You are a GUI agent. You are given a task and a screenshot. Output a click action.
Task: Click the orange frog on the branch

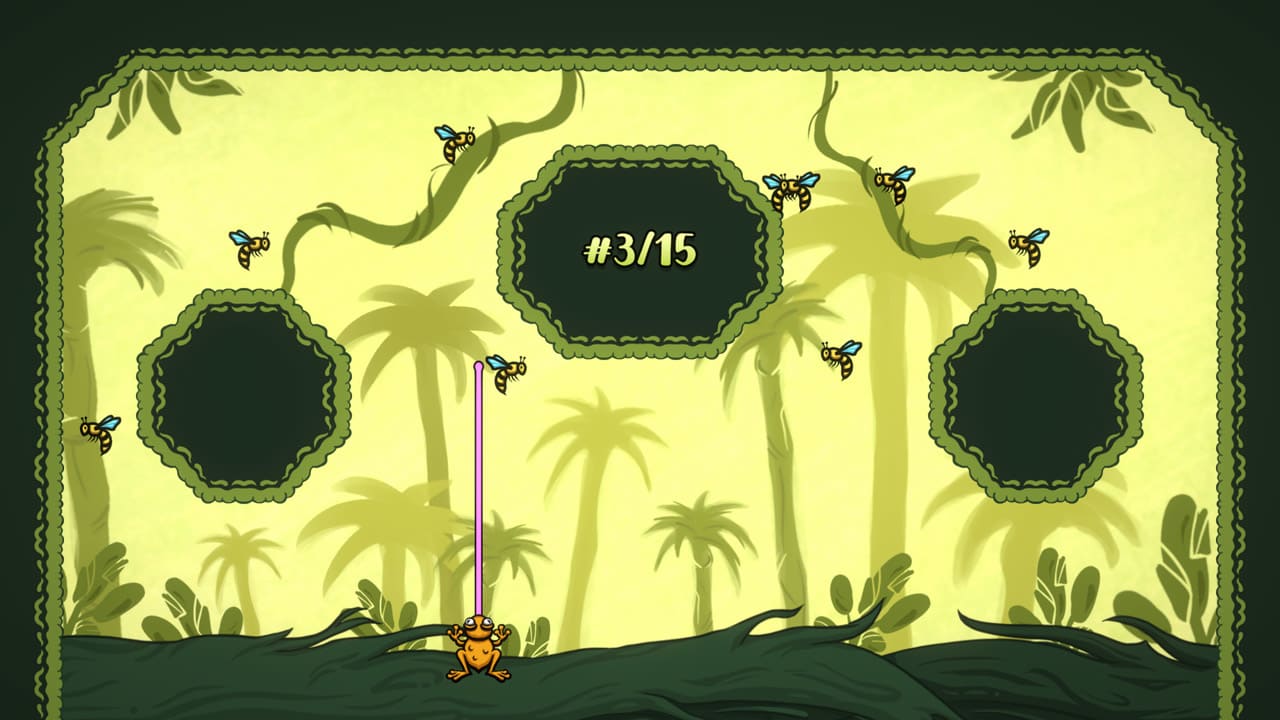[x=480, y=655]
